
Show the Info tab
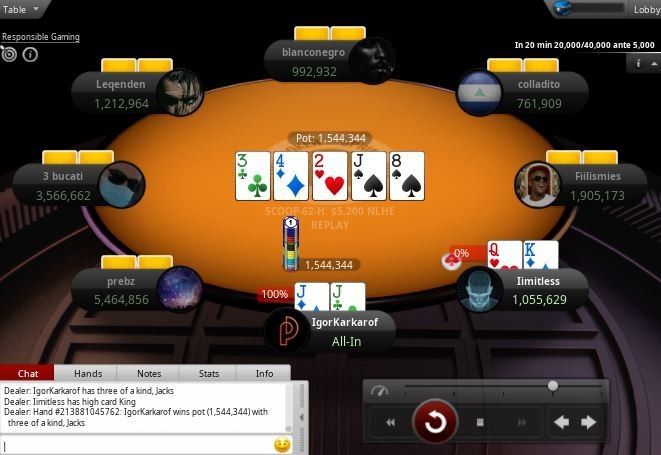pyautogui.click(x=264, y=374)
